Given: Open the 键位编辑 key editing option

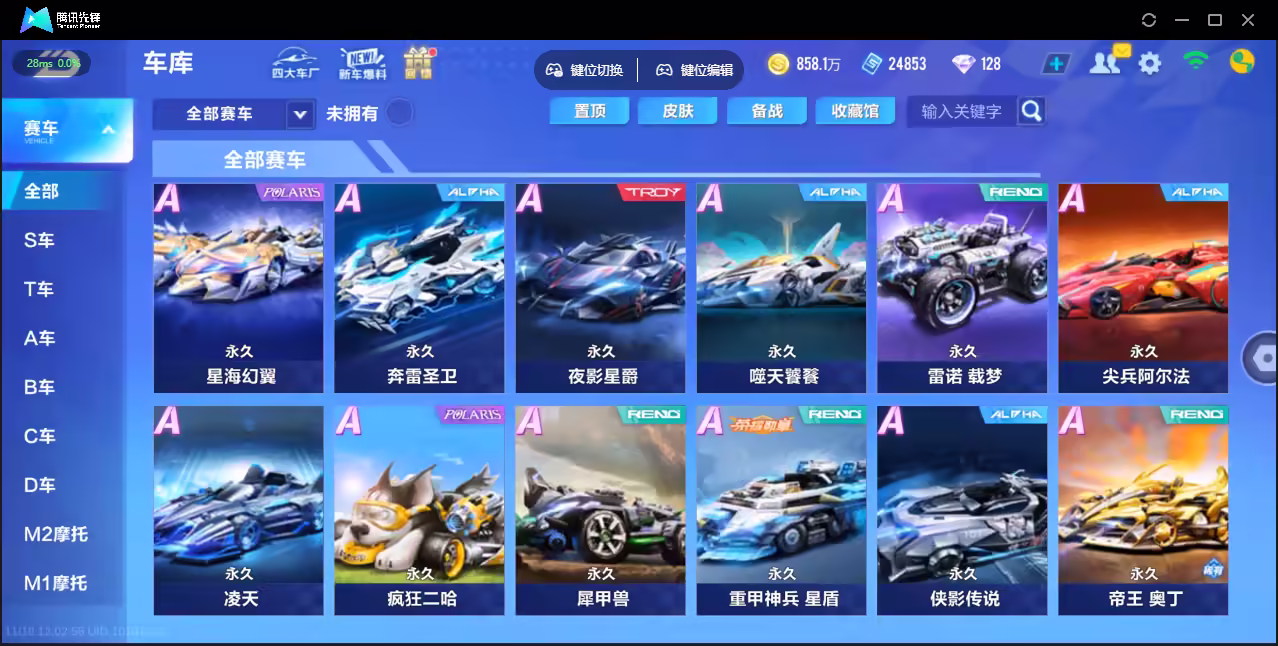Looking at the screenshot, I should coord(694,70).
